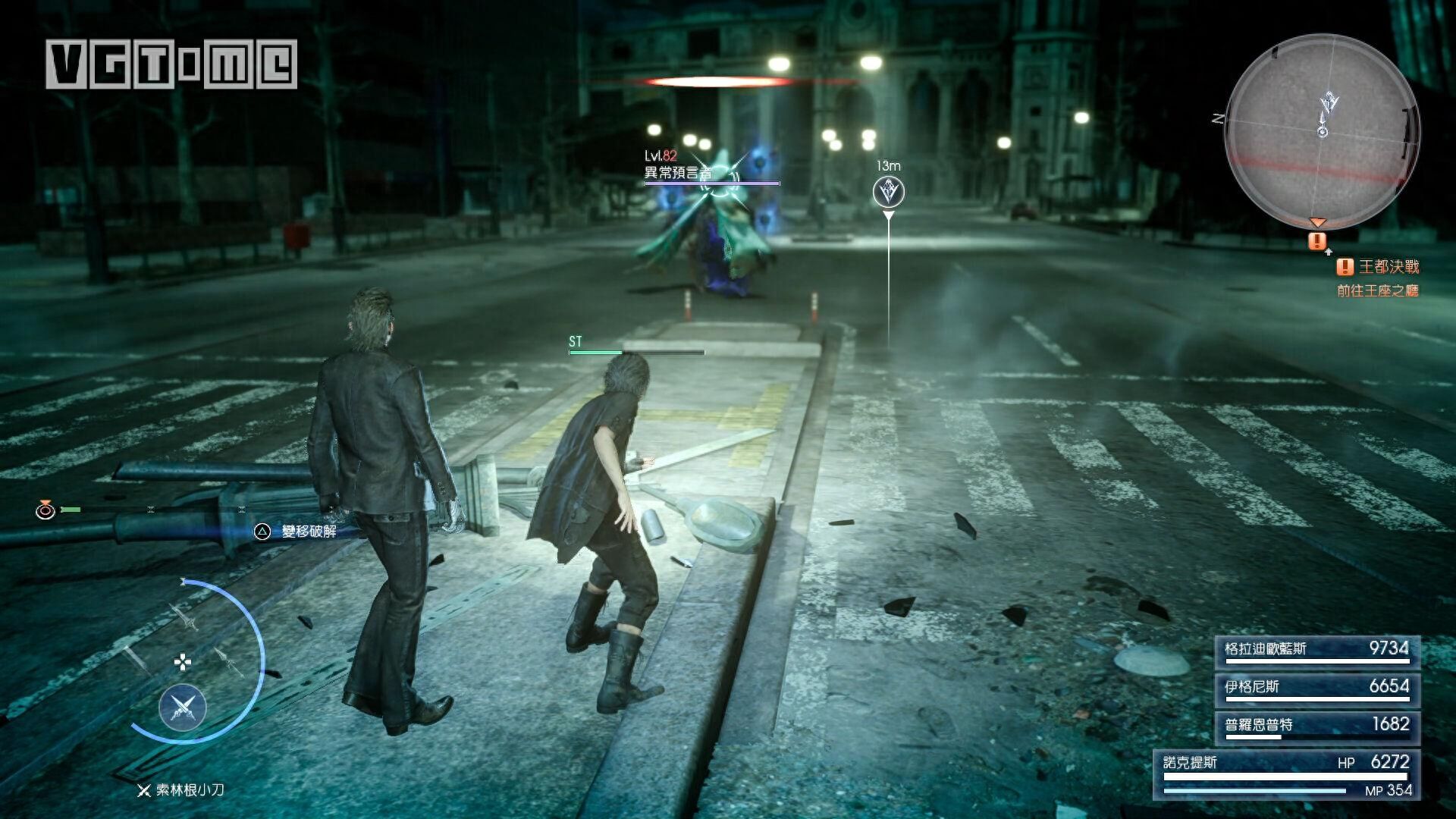Click the ring icon beside the tech gauge
This screenshot has height=819, width=1456.
[45, 510]
